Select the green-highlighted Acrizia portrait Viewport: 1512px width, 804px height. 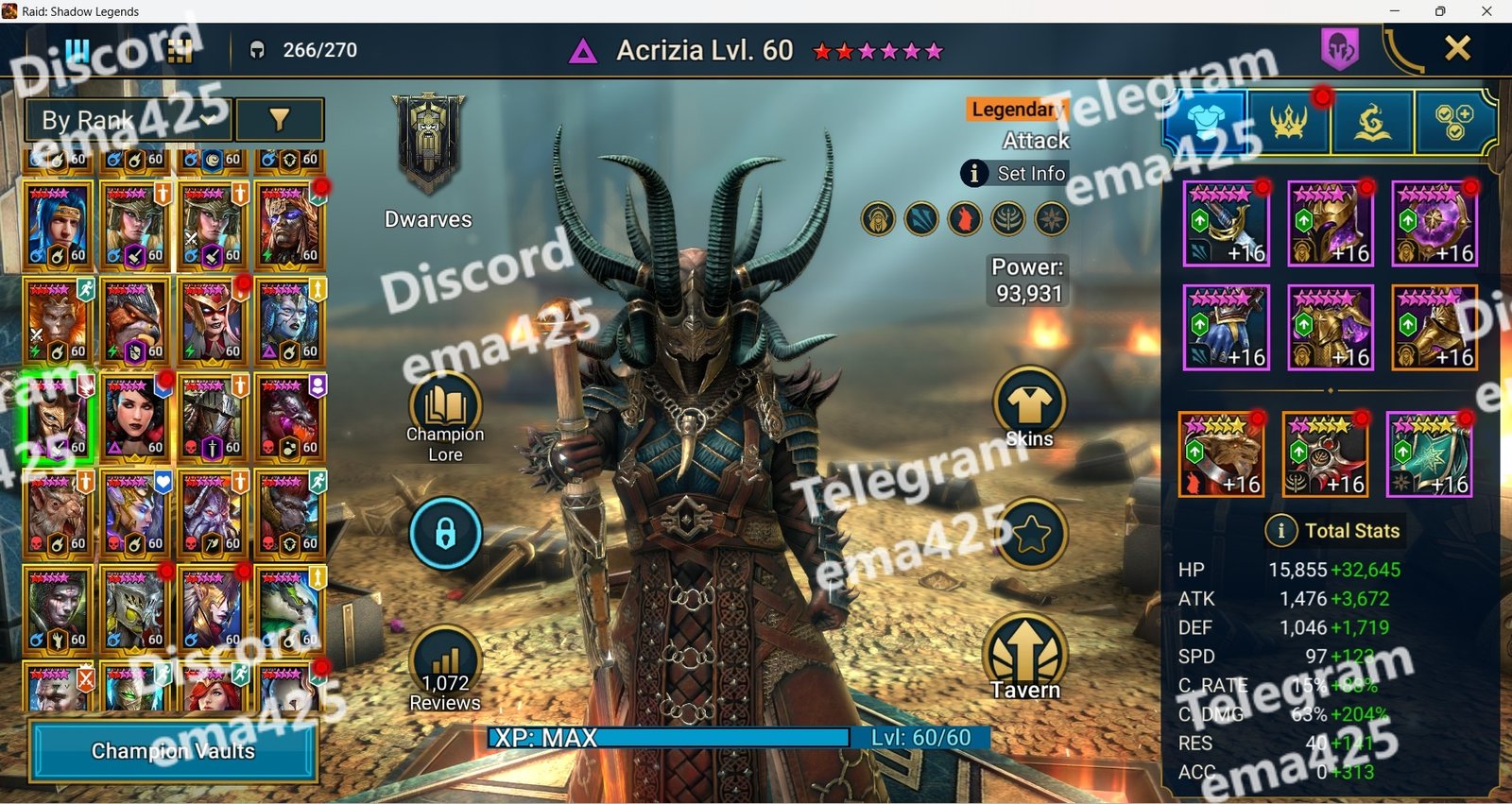click(x=58, y=418)
